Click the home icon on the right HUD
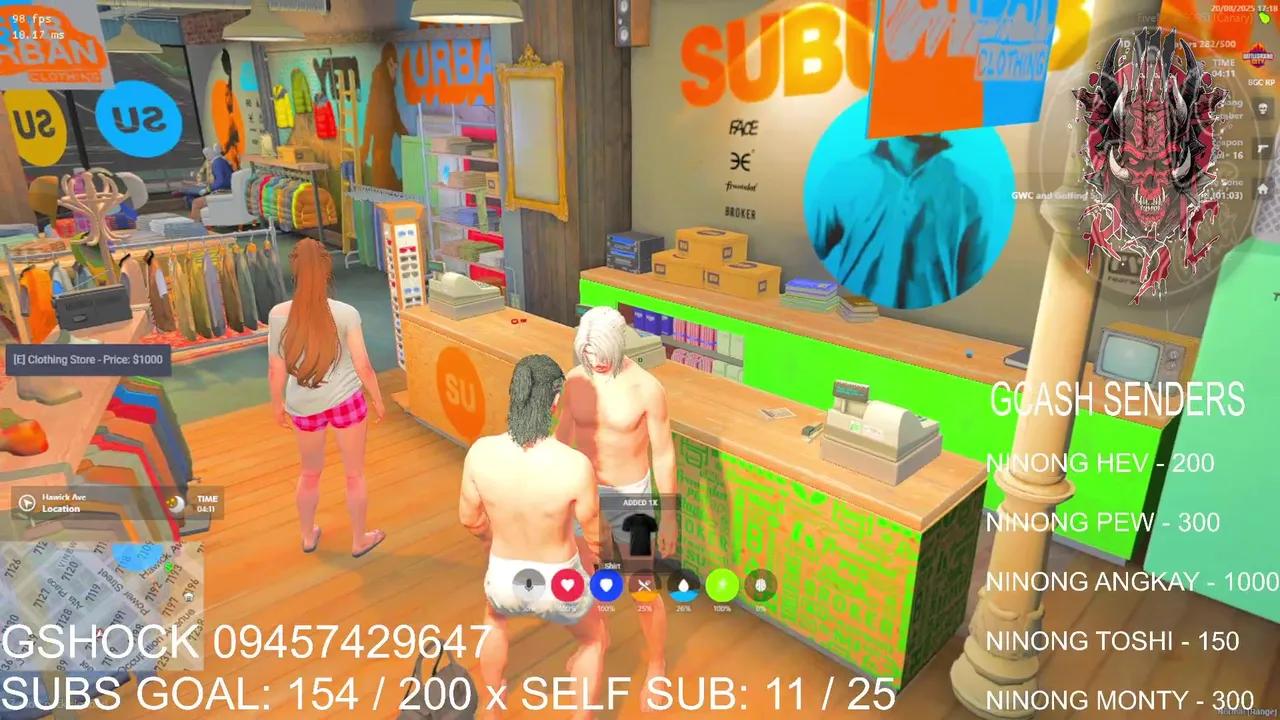Viewport: 1280px width, 720px height. coord(1263,186)
